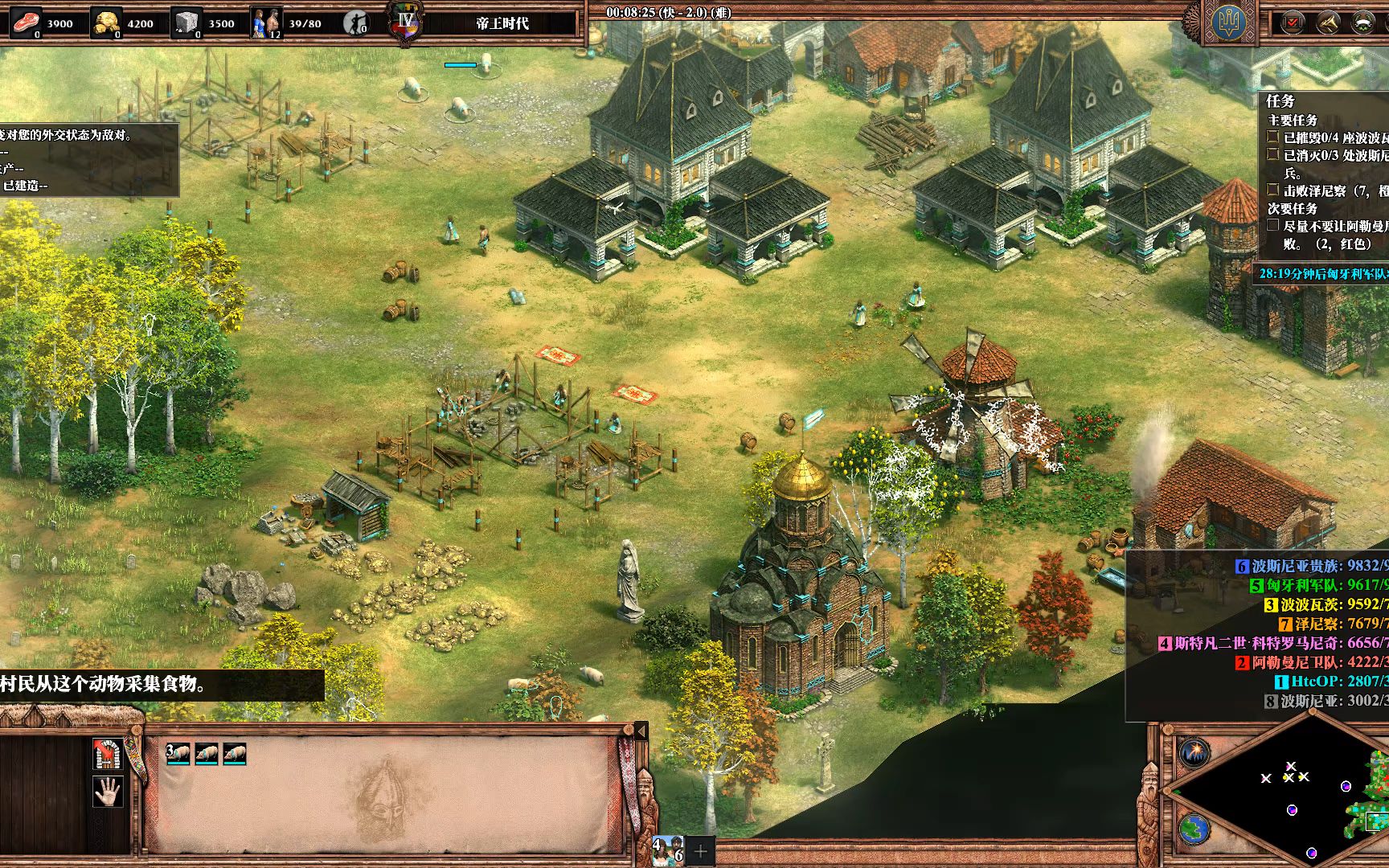Select the villager control group 4
Viewport: 1389px width, 868px height.
(x=668, y=851)
